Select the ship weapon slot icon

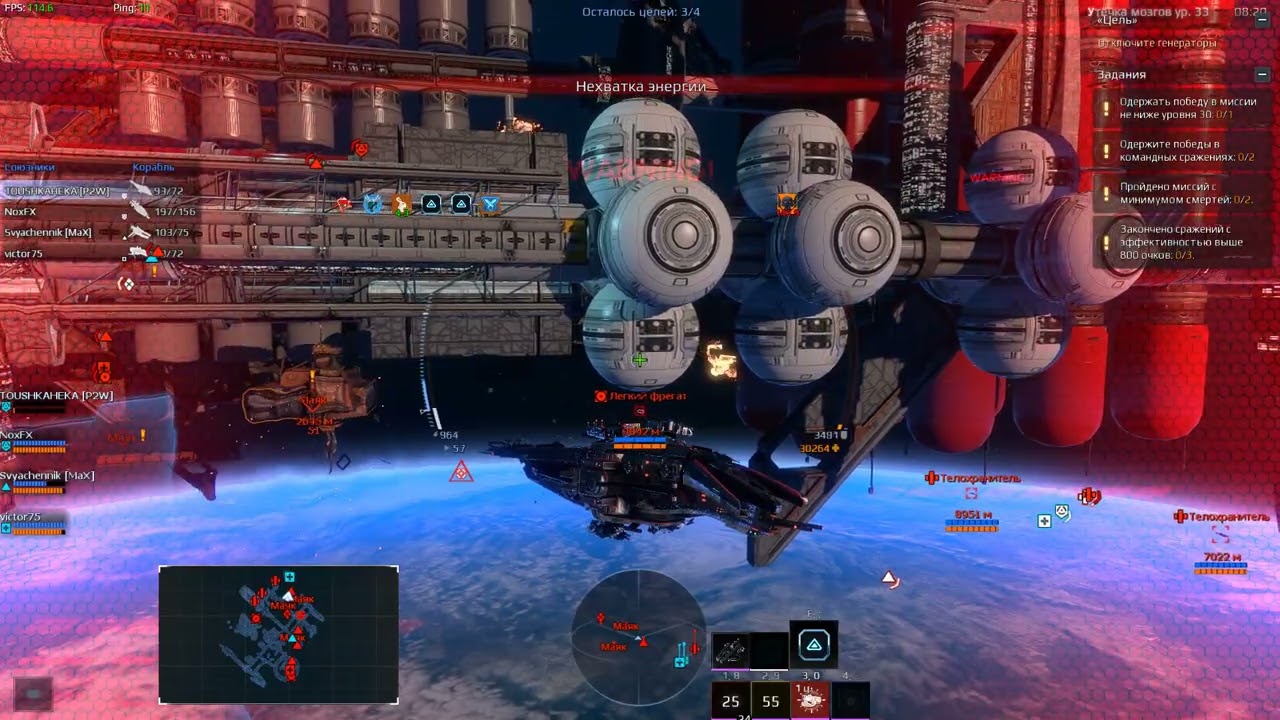[x=730, y=650]
